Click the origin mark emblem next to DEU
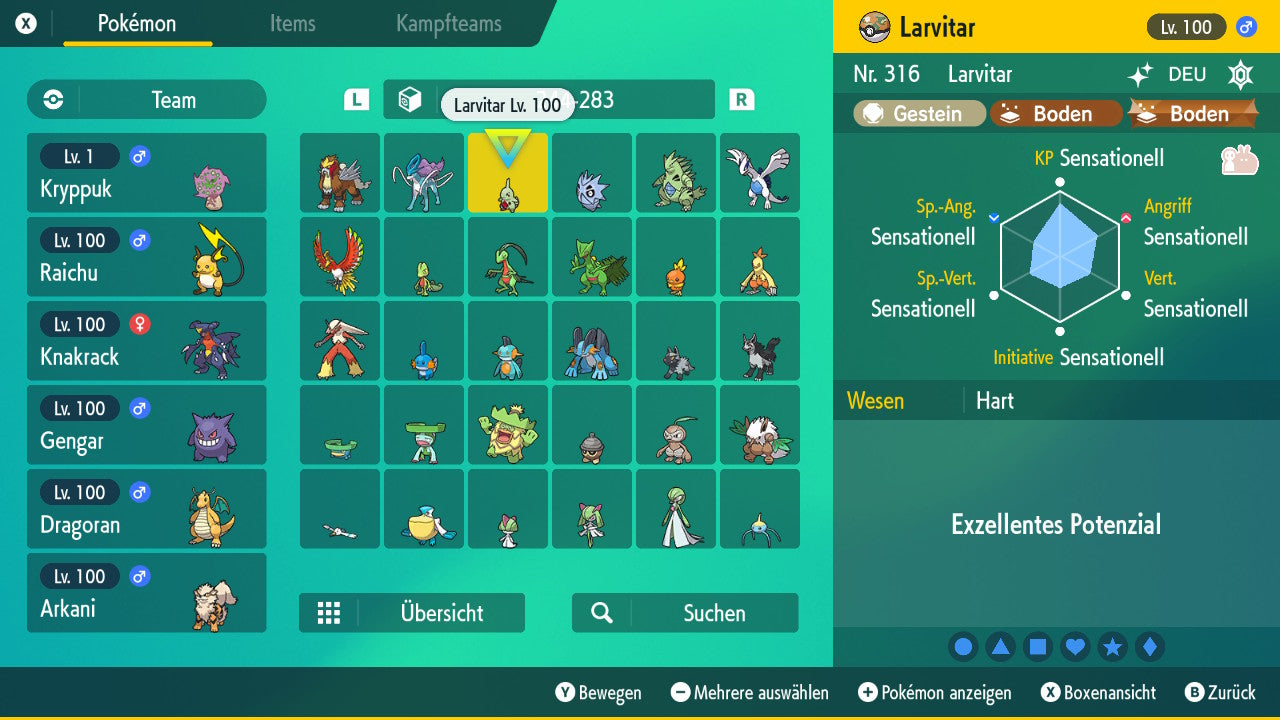The height and width of the screenshot is (720, 1280). tap(1240, 74)
